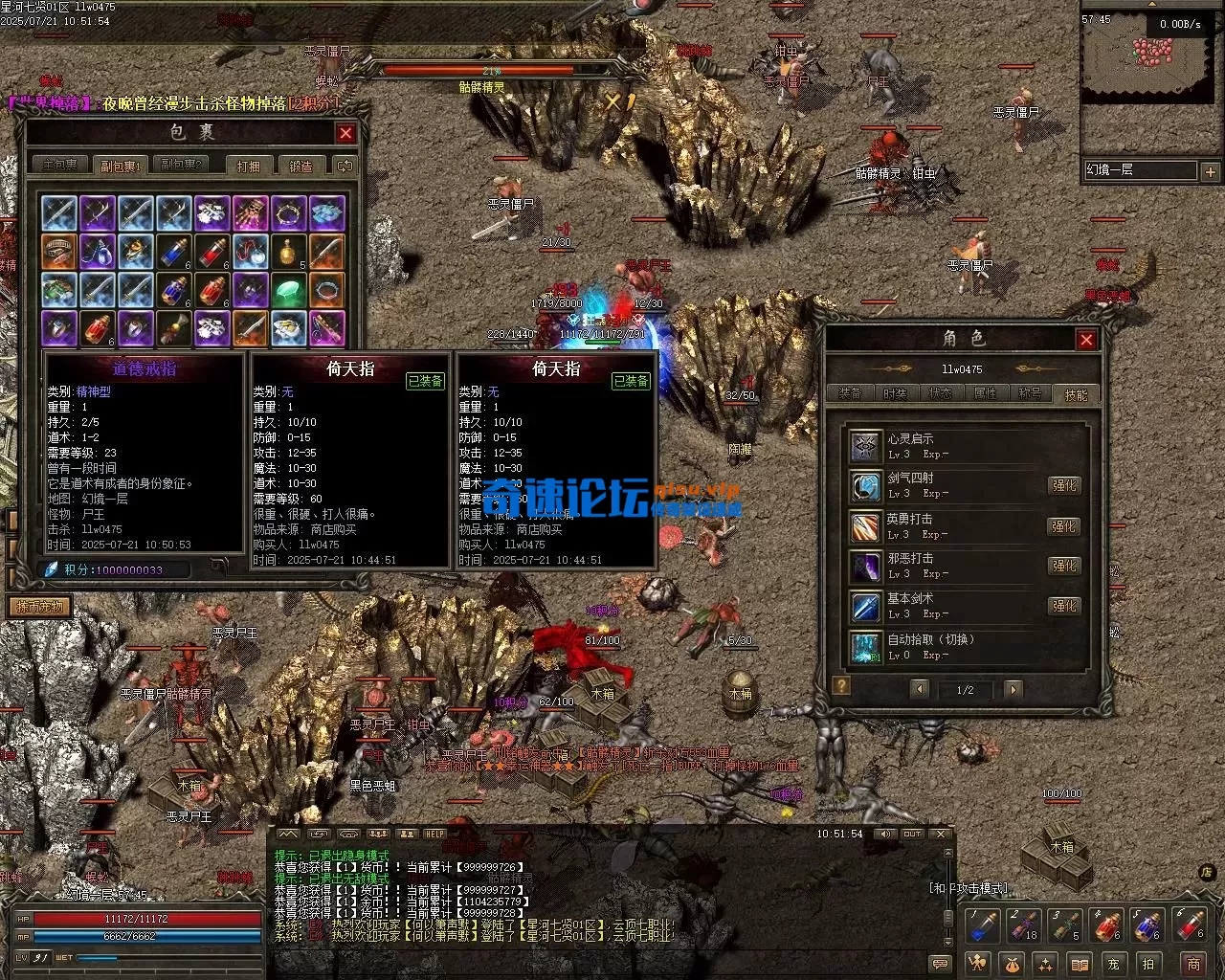Open the 属性 attributes tab
This screenshot has height=980, width=1225.
985,393
